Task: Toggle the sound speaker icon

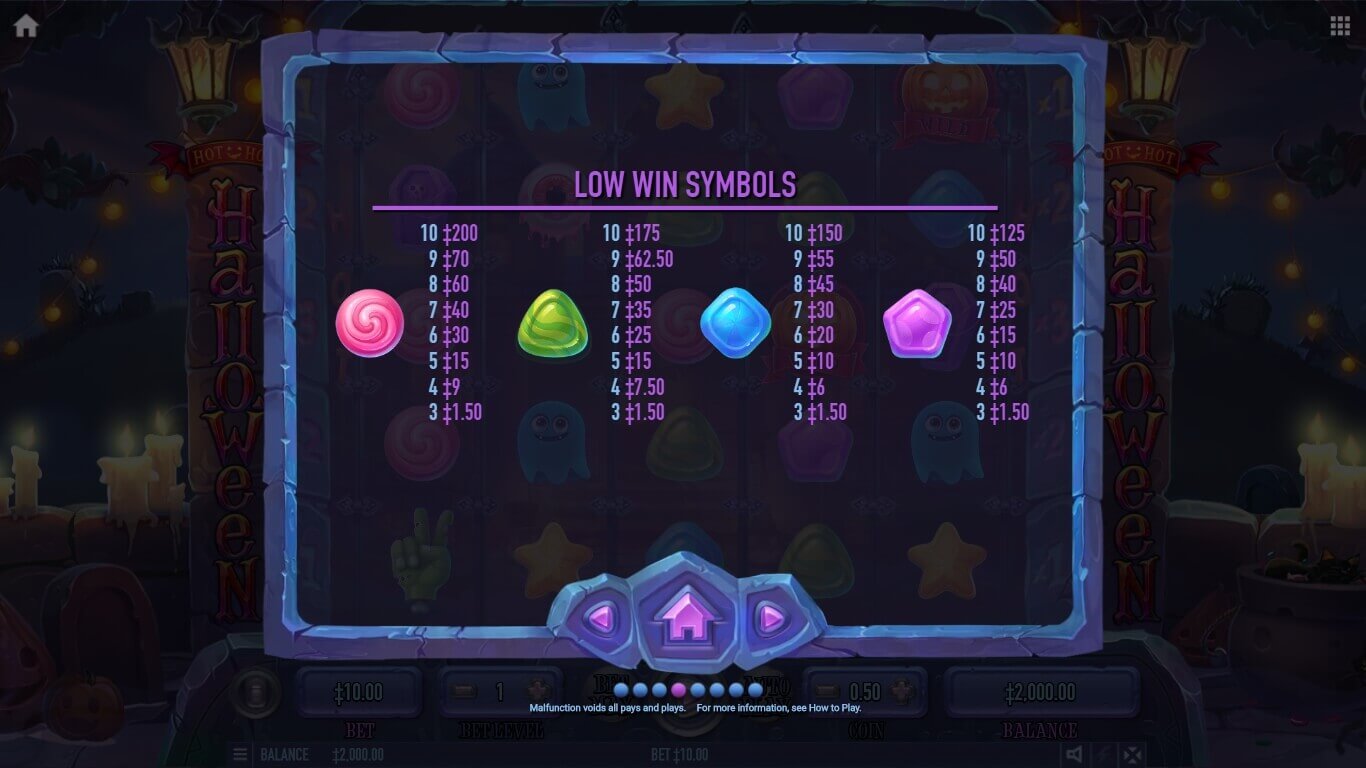Action: pyautogui.click(x=1073, y=754)
